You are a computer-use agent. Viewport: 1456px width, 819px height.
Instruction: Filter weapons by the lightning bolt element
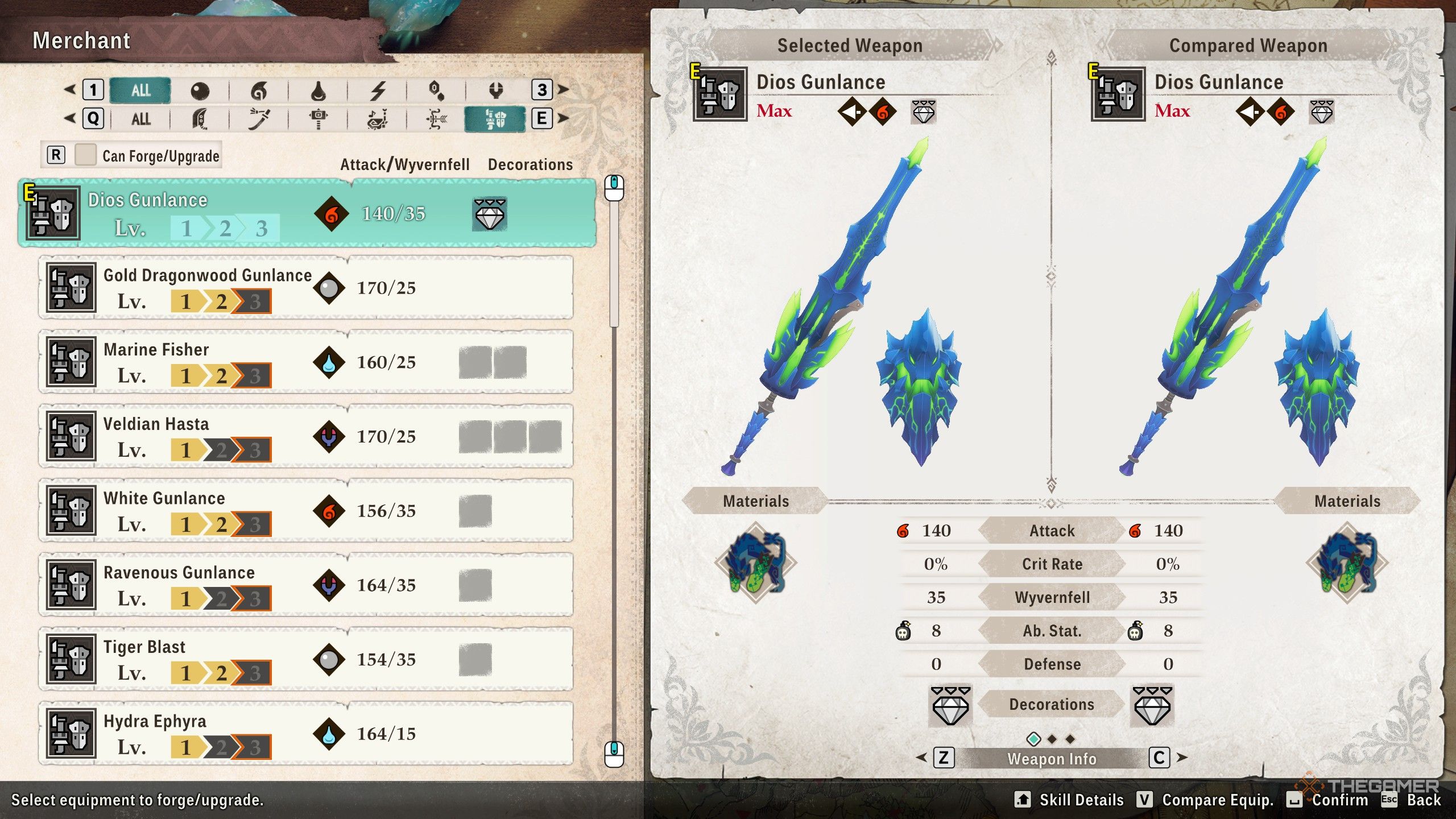pos(378,90)
